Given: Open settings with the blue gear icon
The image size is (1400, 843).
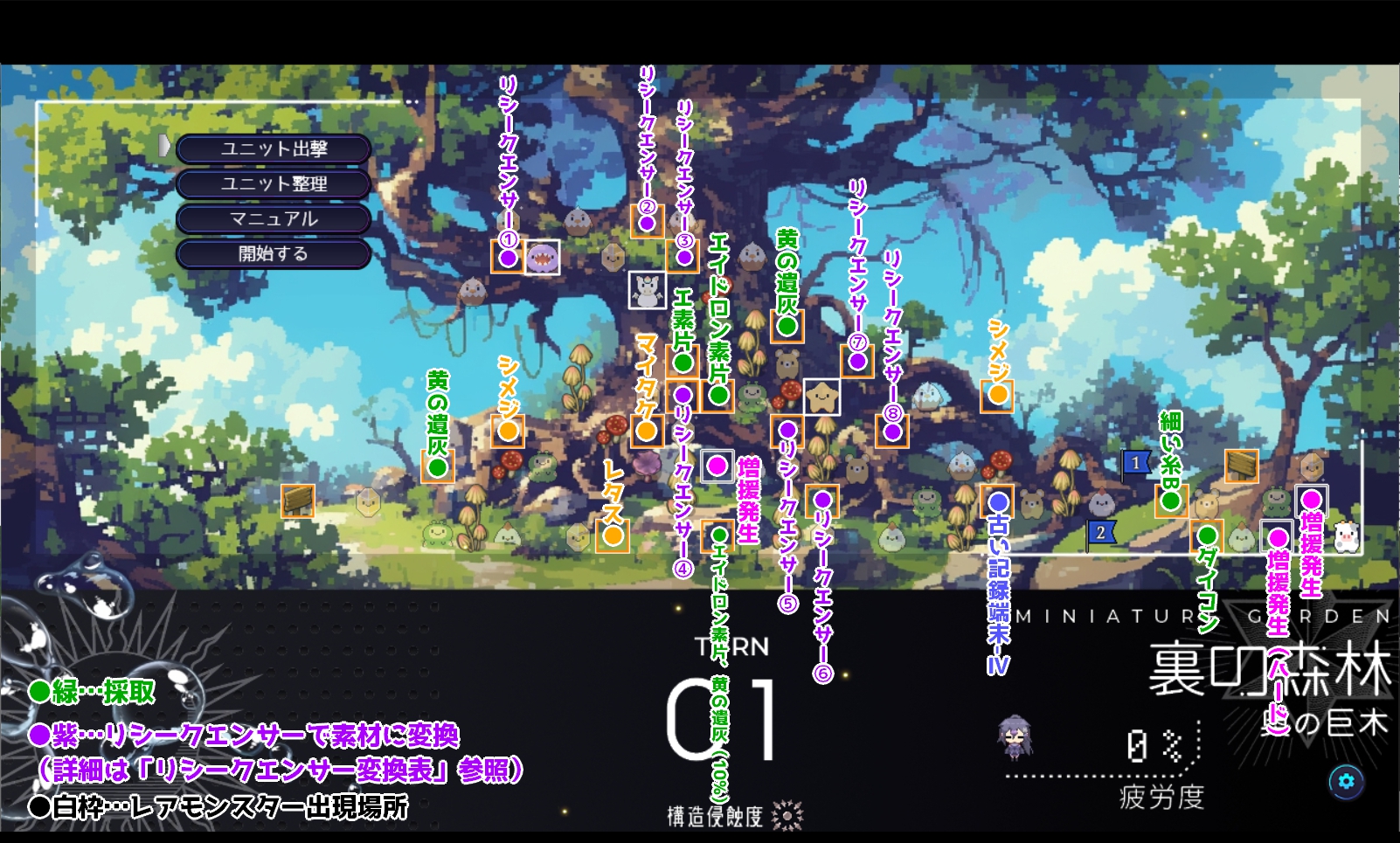Looking at the screenshot, I should pyautogui.click(x=1346, y=781).
